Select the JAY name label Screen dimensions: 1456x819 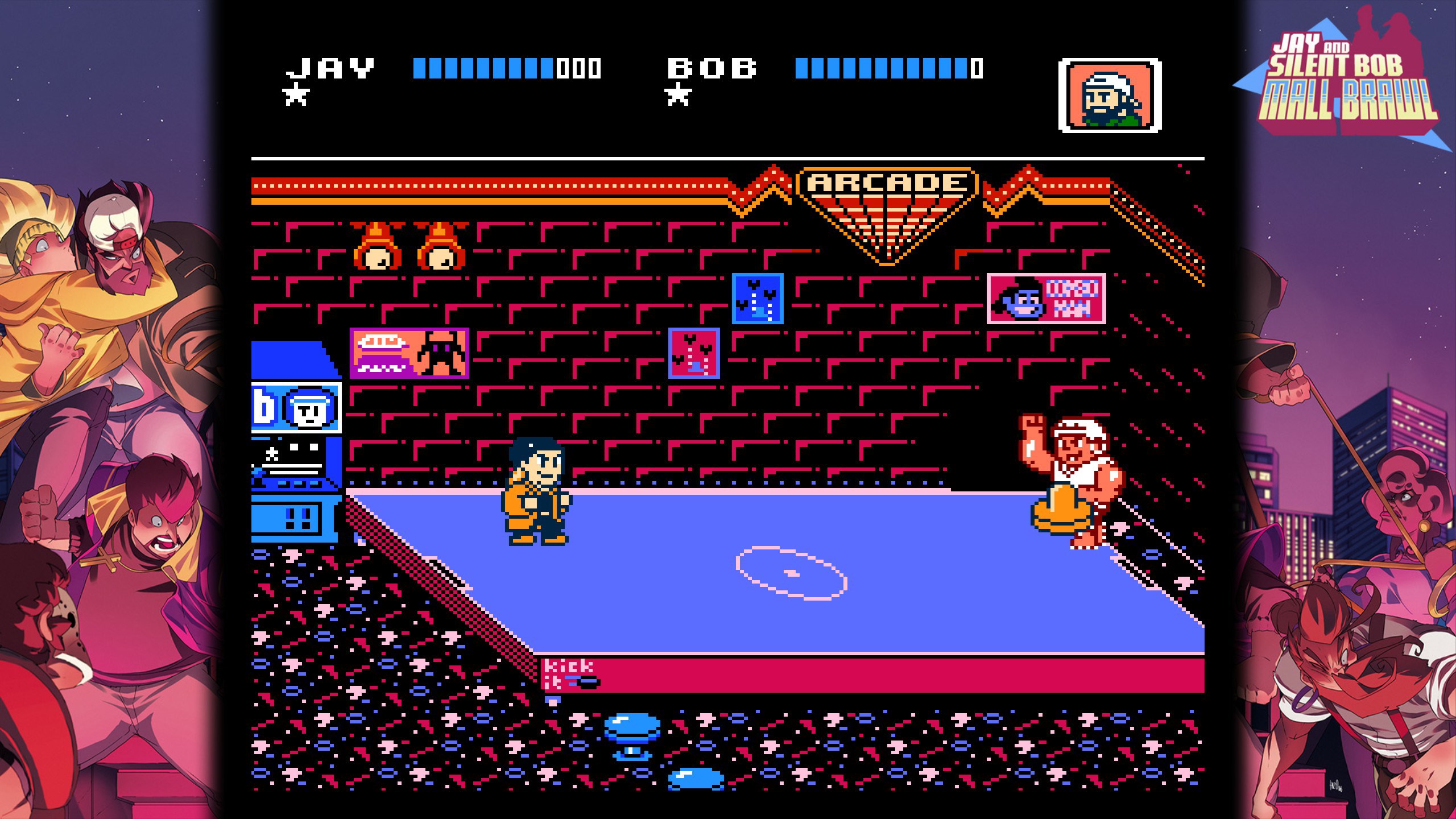[x=330, y=67]
